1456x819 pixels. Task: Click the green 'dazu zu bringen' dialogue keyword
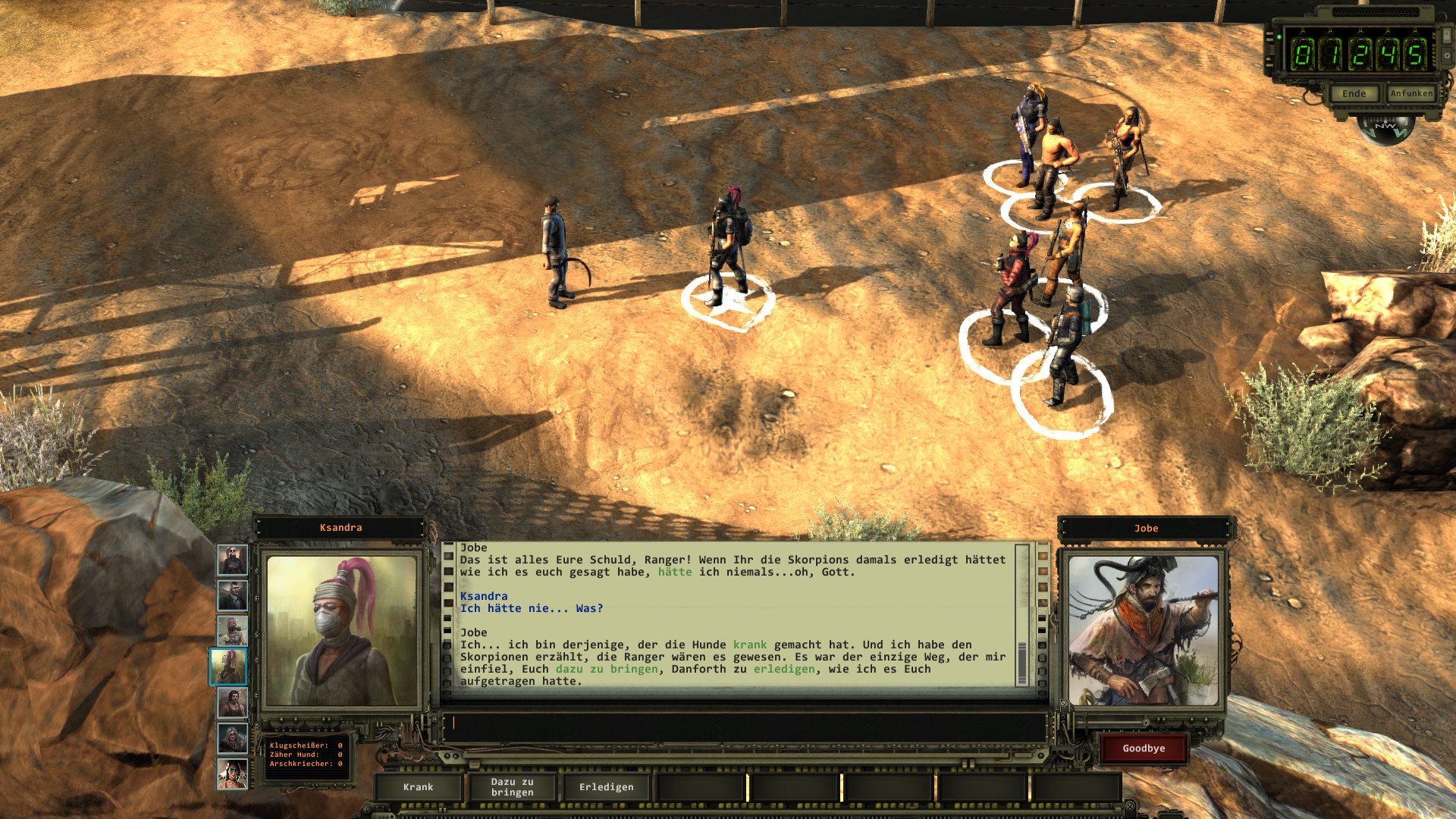pos(607,669)
